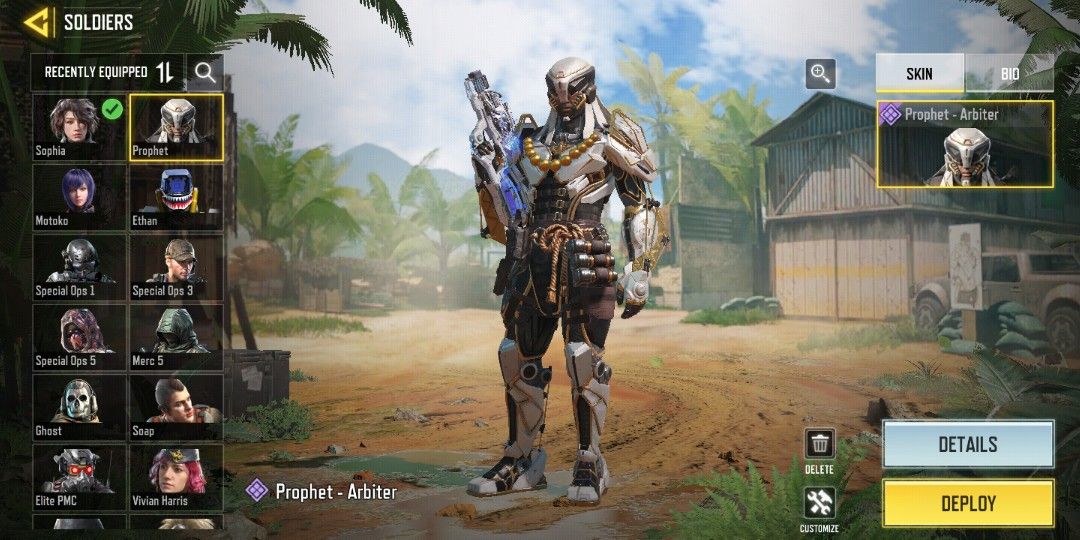The image size is (1080, 540).
Task: Choose the Motoko soldier tile
Action: pos(79,197)
